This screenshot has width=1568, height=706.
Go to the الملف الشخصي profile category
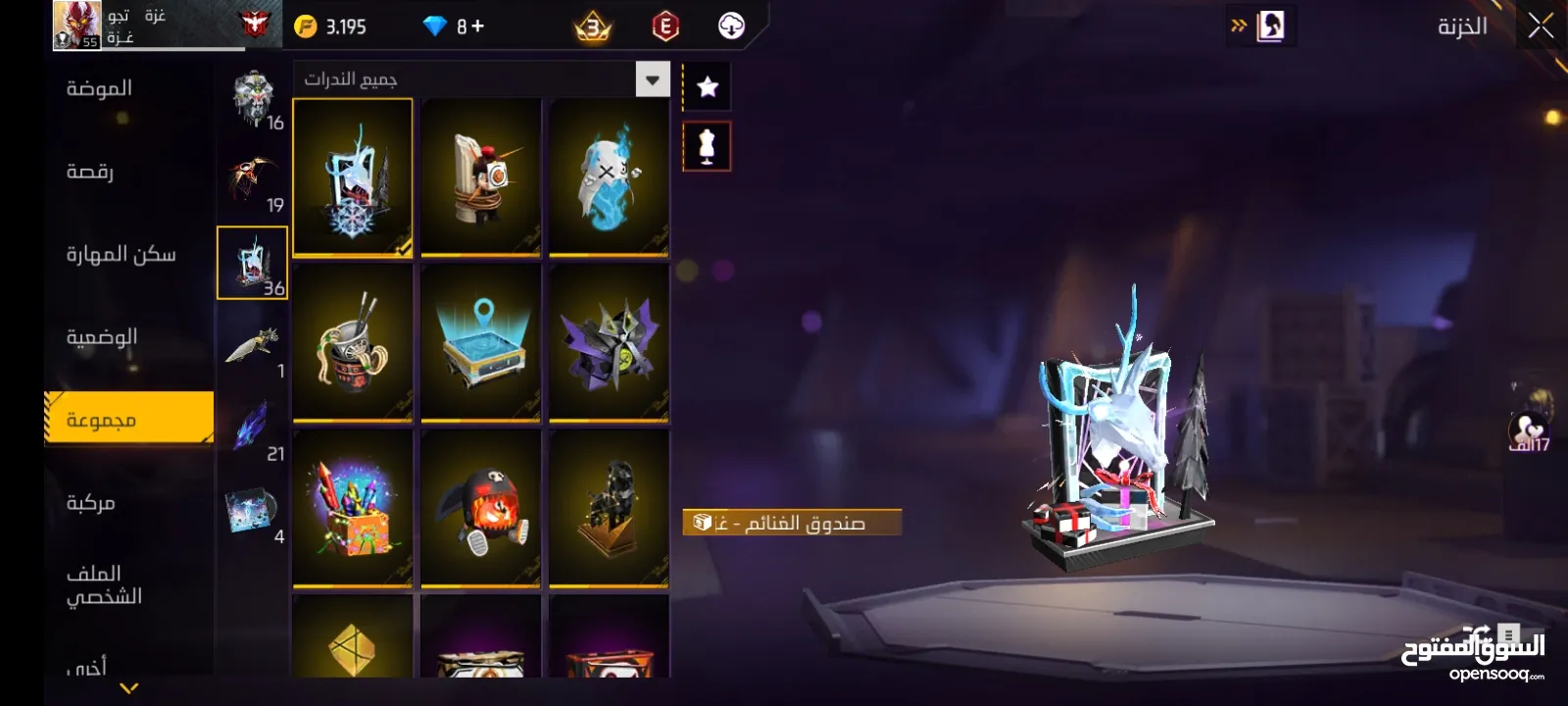tap(104, 584)
